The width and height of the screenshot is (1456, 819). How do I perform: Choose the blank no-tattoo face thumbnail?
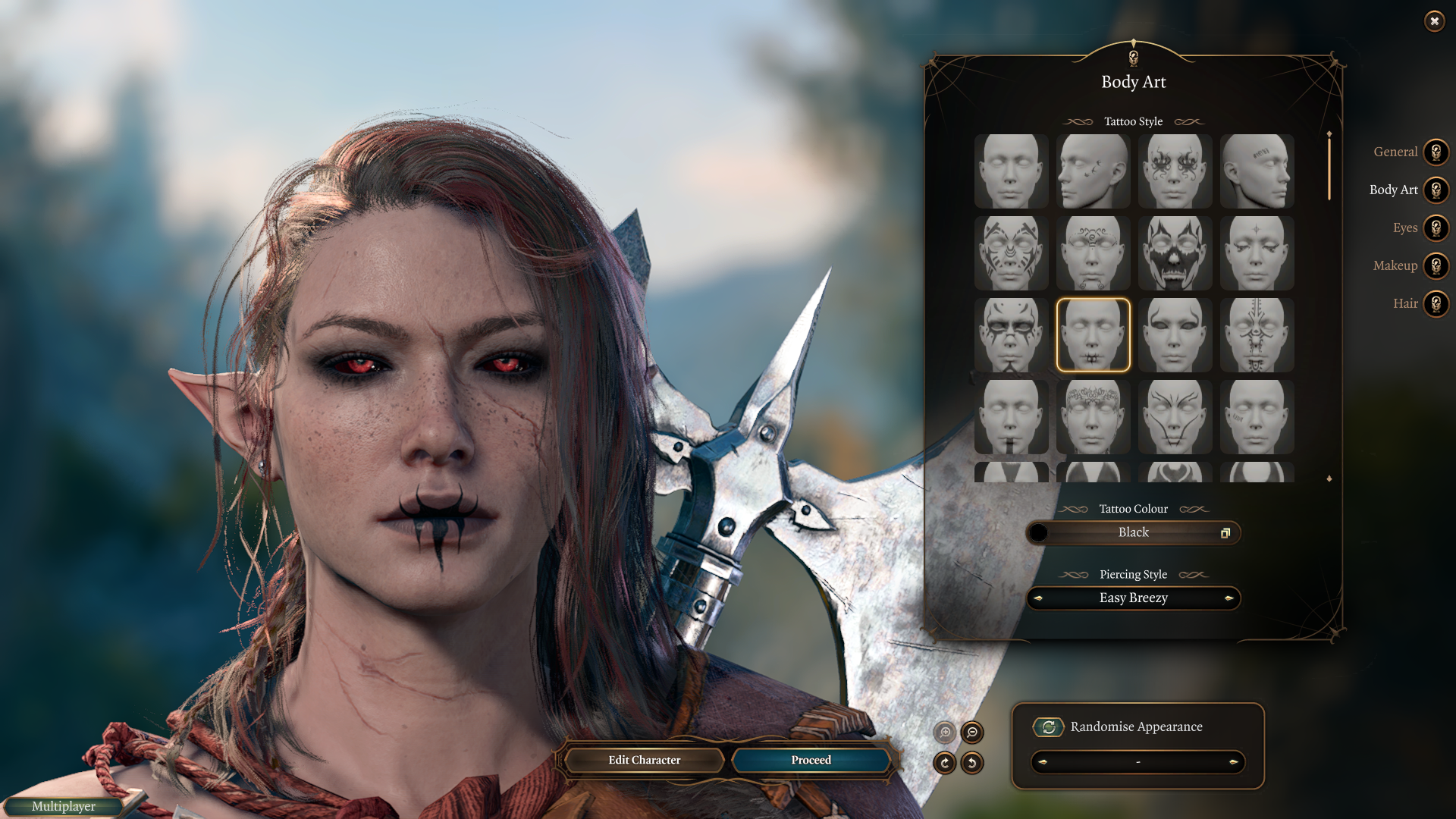pos(1011,171)
